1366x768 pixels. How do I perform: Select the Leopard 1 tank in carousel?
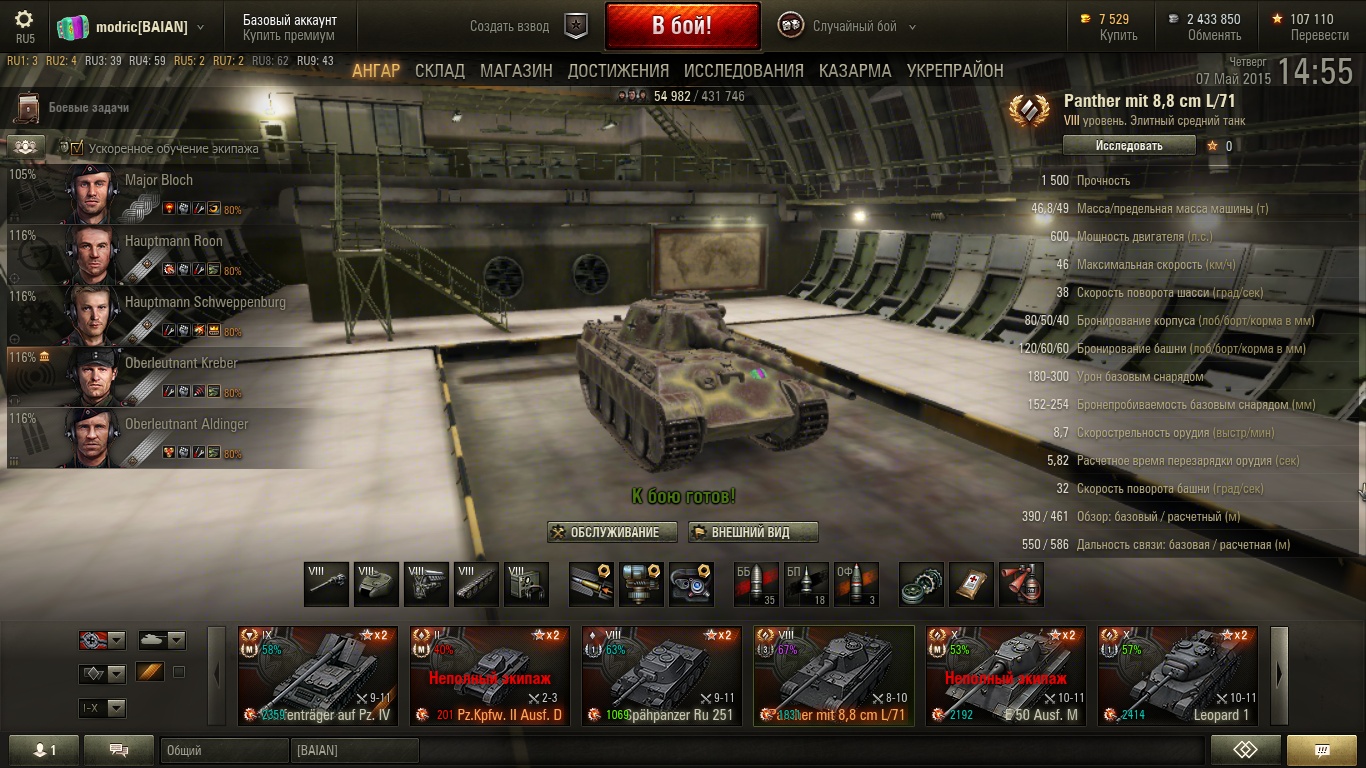[x=1178, y=675]
